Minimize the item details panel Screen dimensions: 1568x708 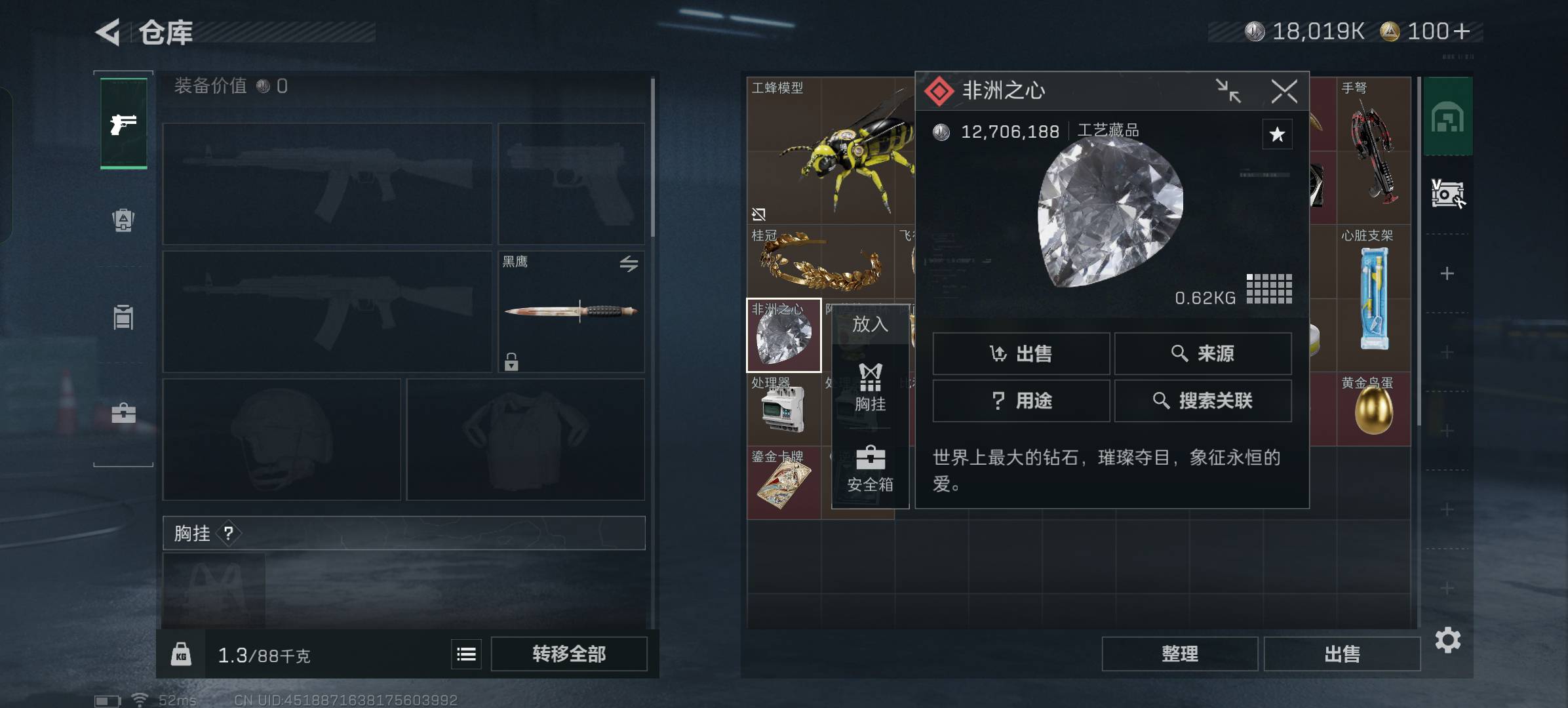click(x=1228, y=91)
